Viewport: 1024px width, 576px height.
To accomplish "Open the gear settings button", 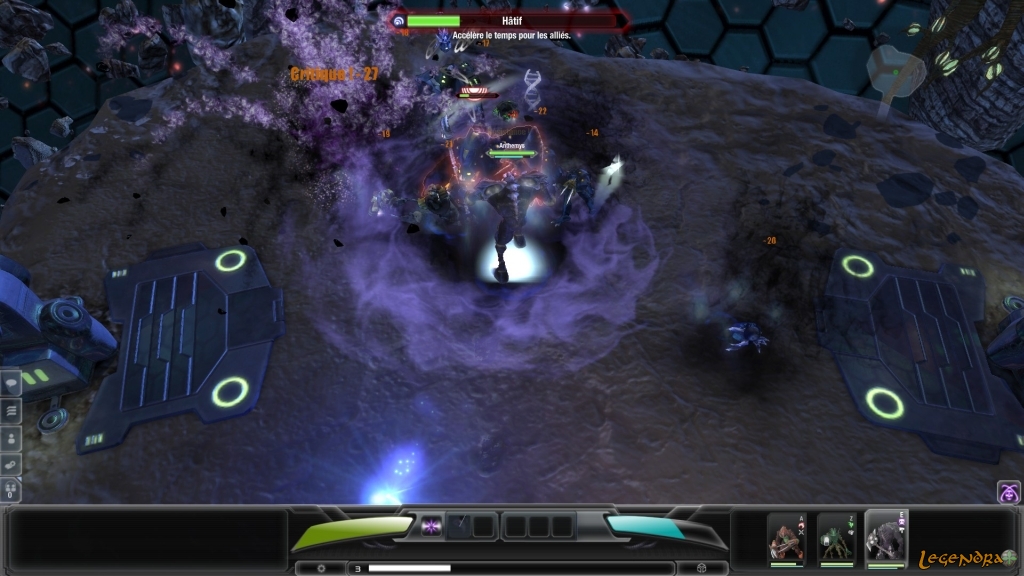I will coord(321,568).
